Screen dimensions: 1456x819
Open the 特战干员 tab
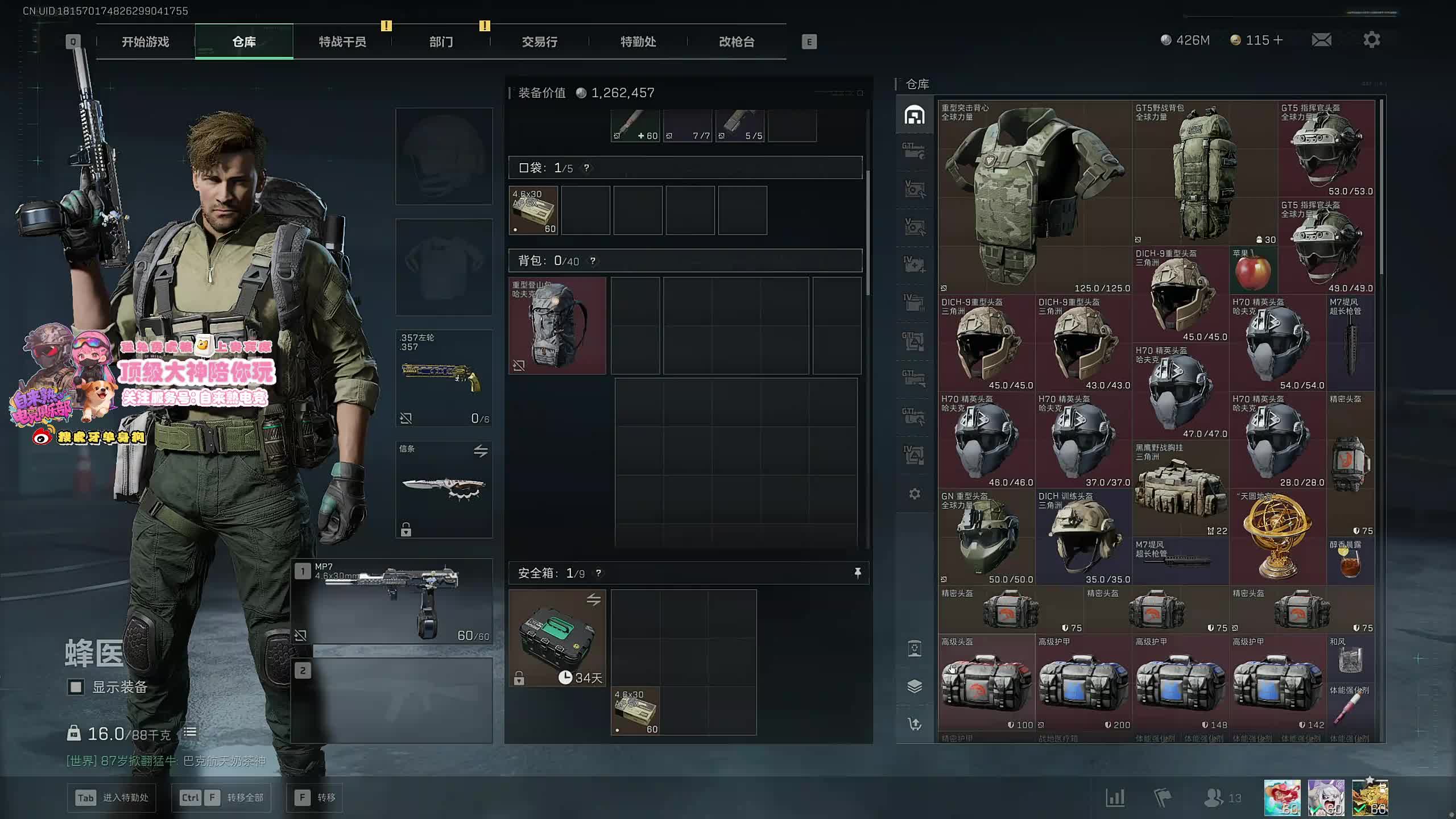(342, 42)
